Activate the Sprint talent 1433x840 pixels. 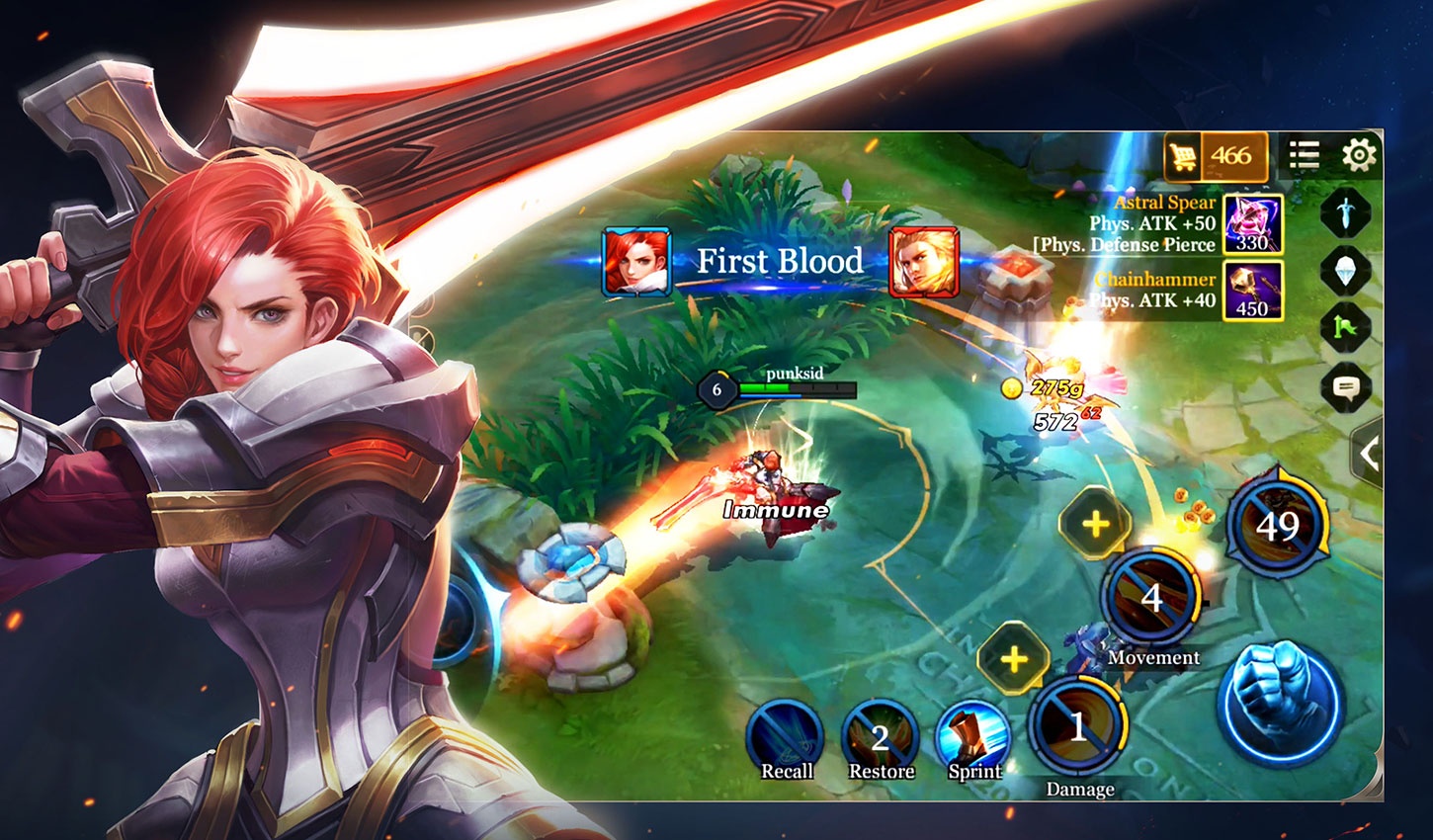coord(973,738)
